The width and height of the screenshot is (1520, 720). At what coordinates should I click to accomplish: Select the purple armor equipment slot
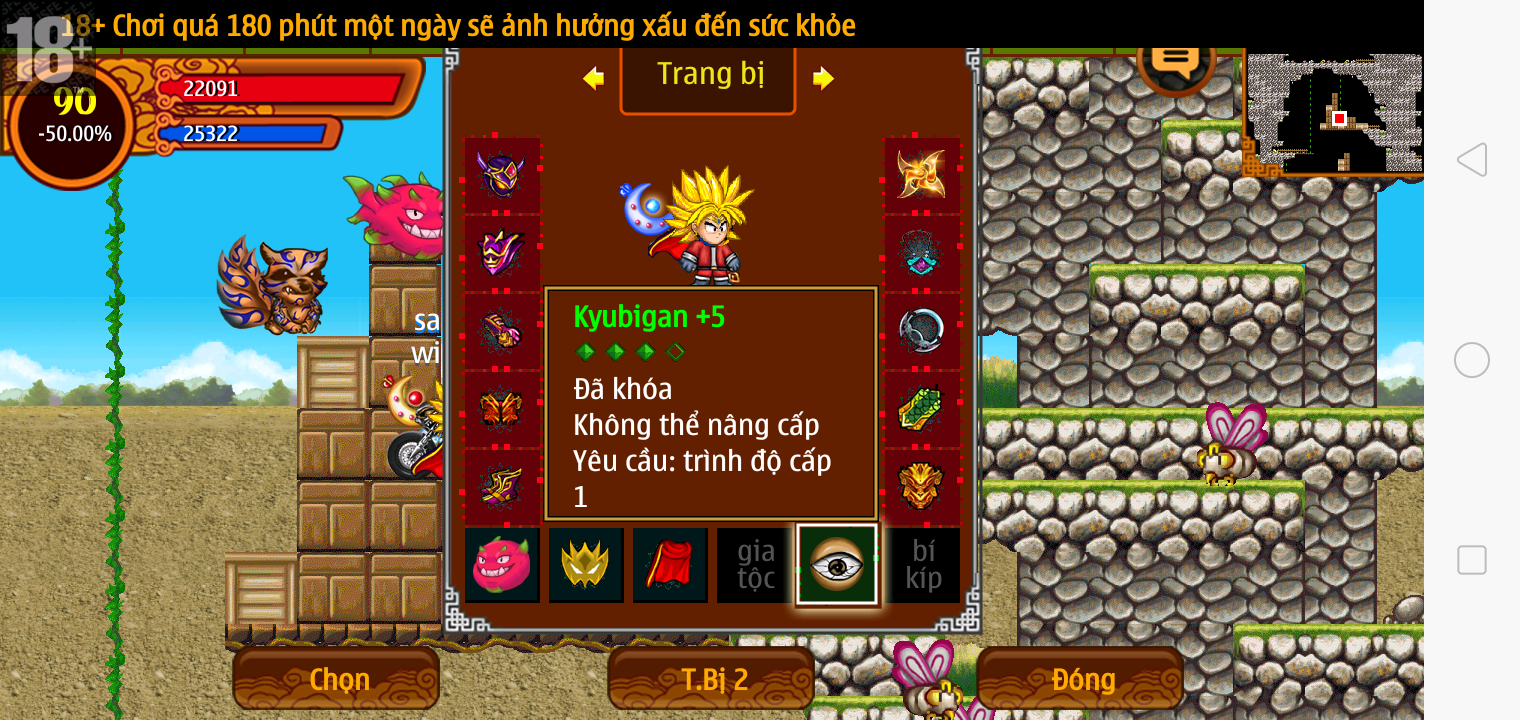coord(502,252)
